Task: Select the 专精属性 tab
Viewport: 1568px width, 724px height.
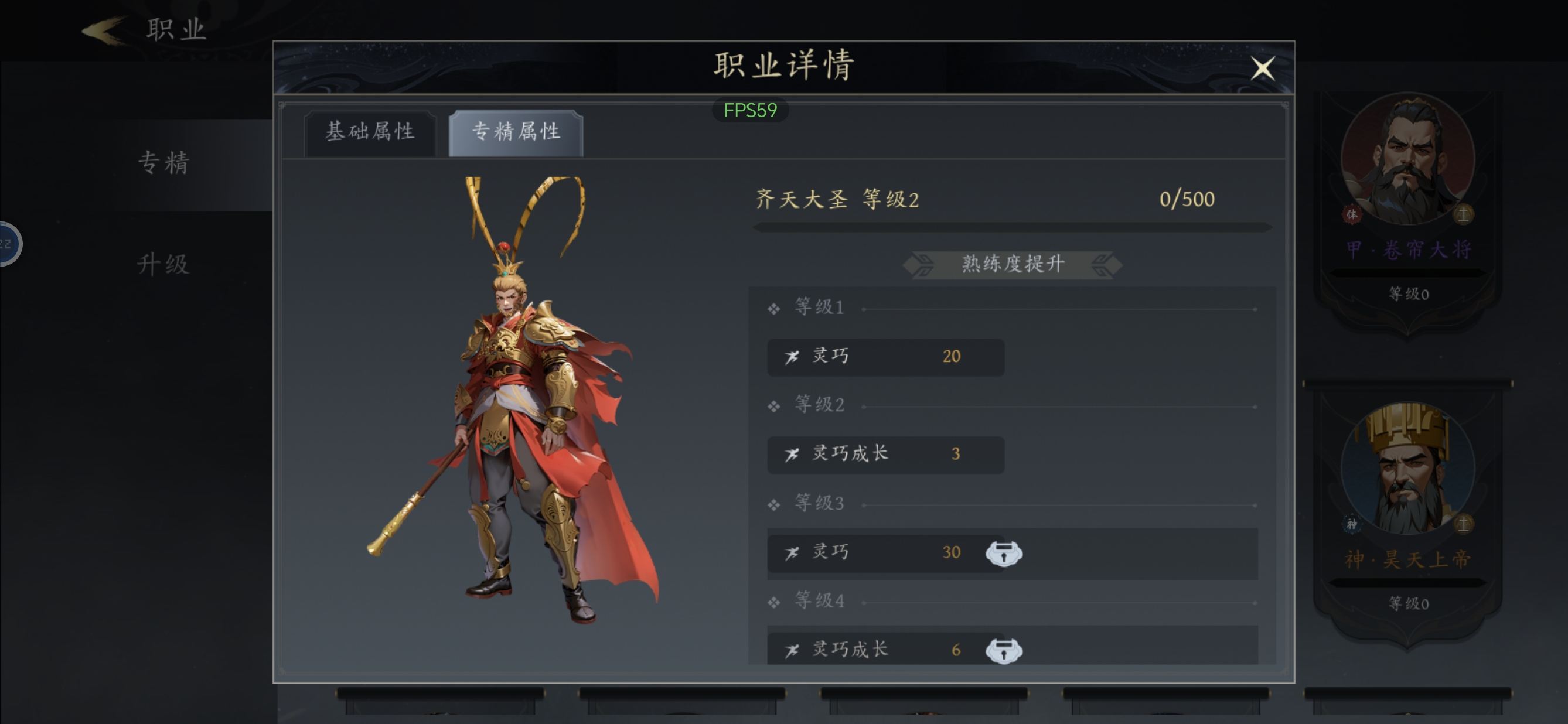Action: [516, 132]
